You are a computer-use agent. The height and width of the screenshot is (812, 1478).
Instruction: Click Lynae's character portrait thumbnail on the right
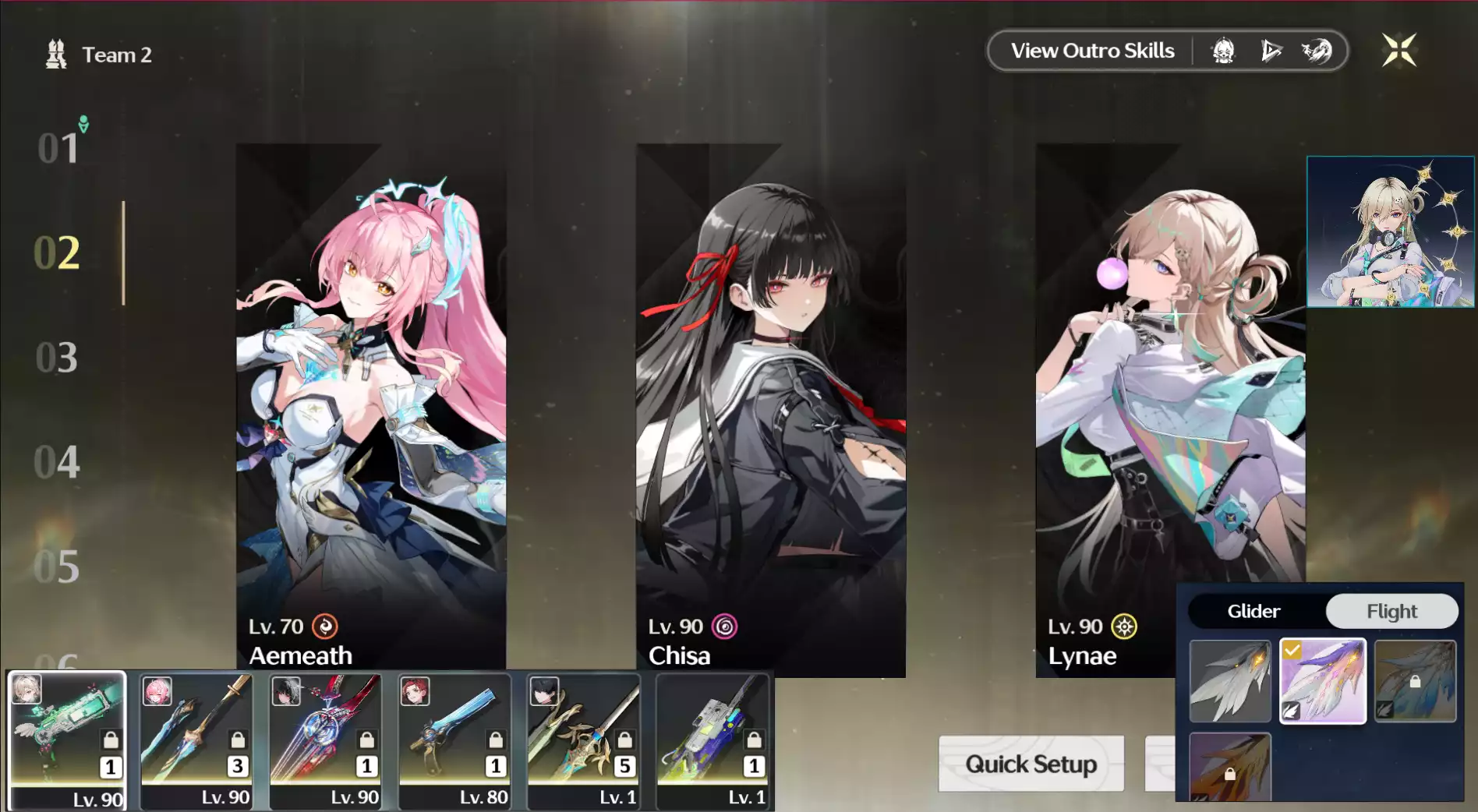(x=1389, y=232)
